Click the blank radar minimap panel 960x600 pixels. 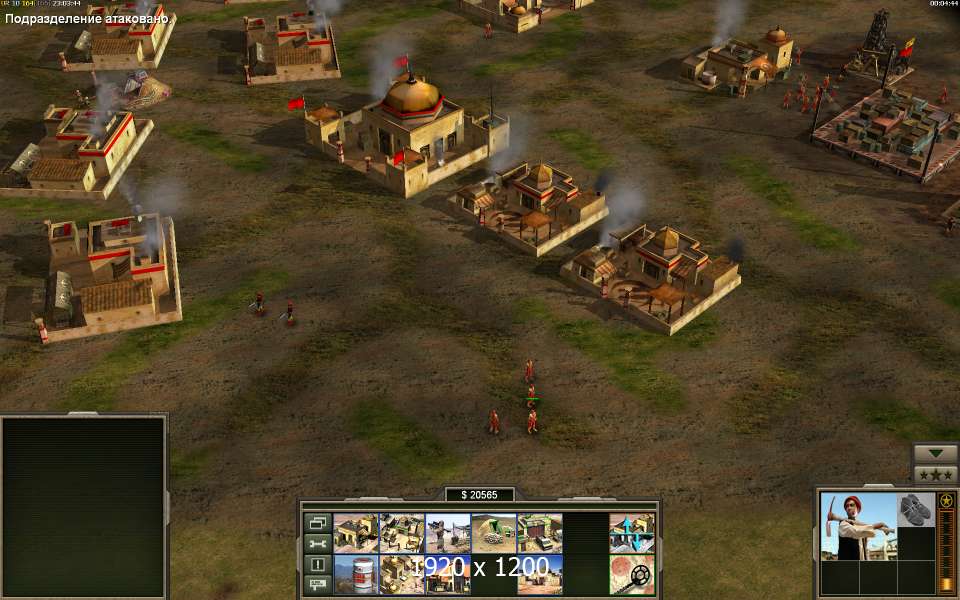coord(83,506)
